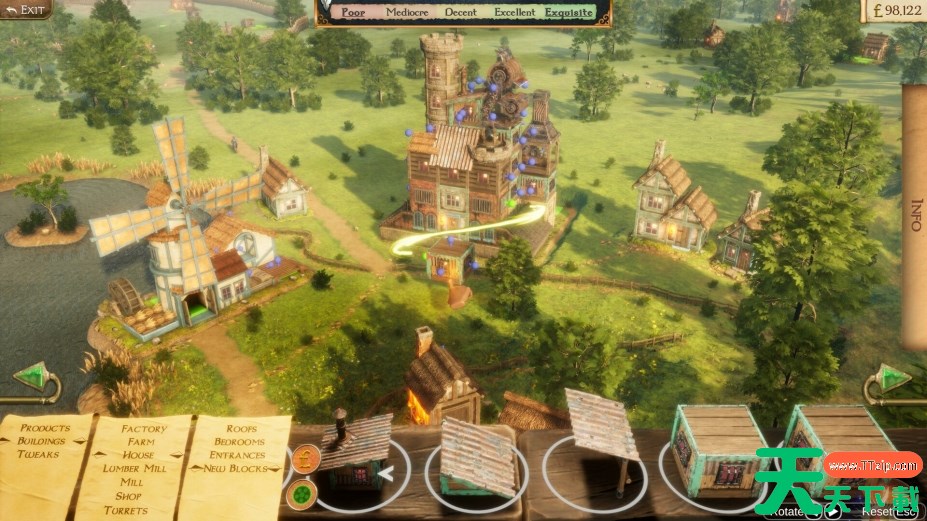Choose the New Blocks group

click(x=236, y=468)
